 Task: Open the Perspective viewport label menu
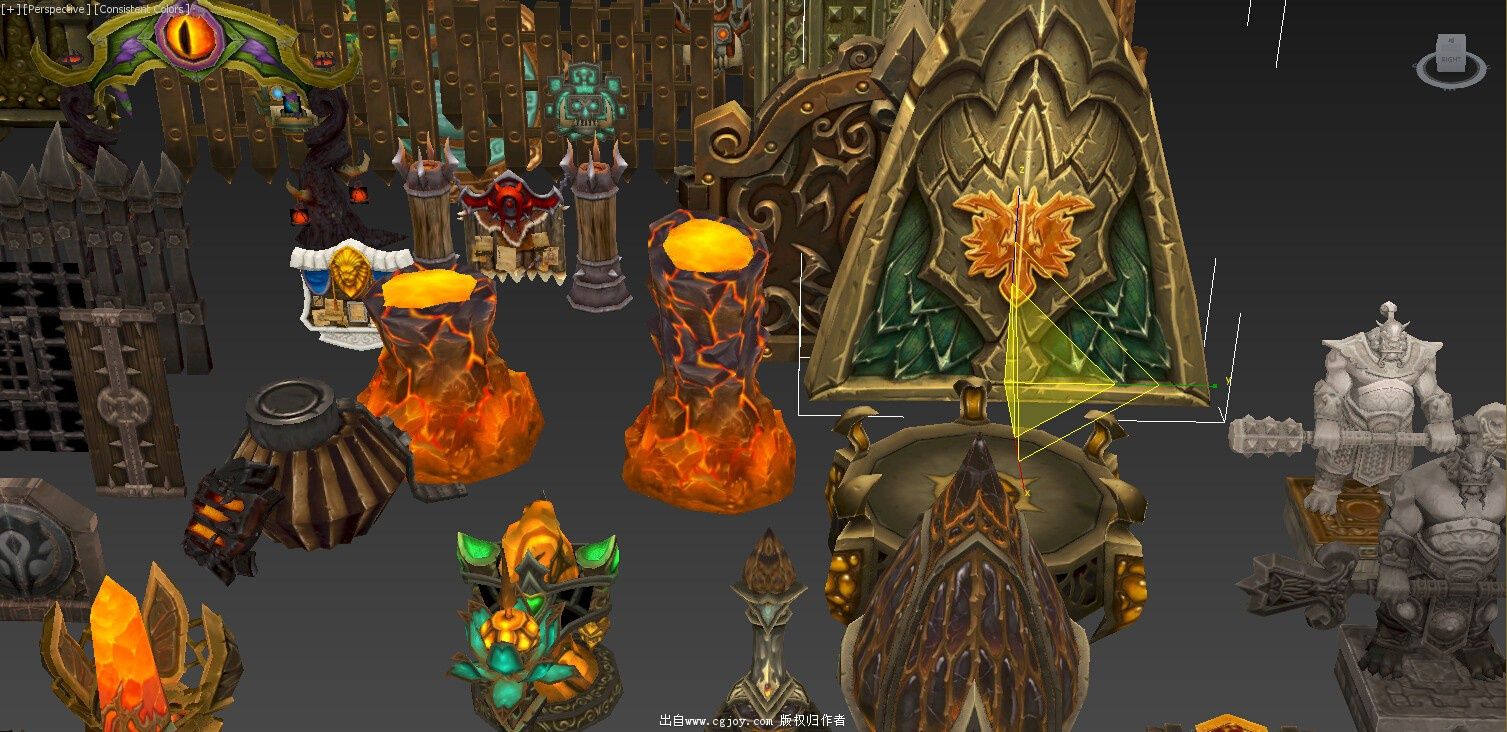(x=57, y=9)
